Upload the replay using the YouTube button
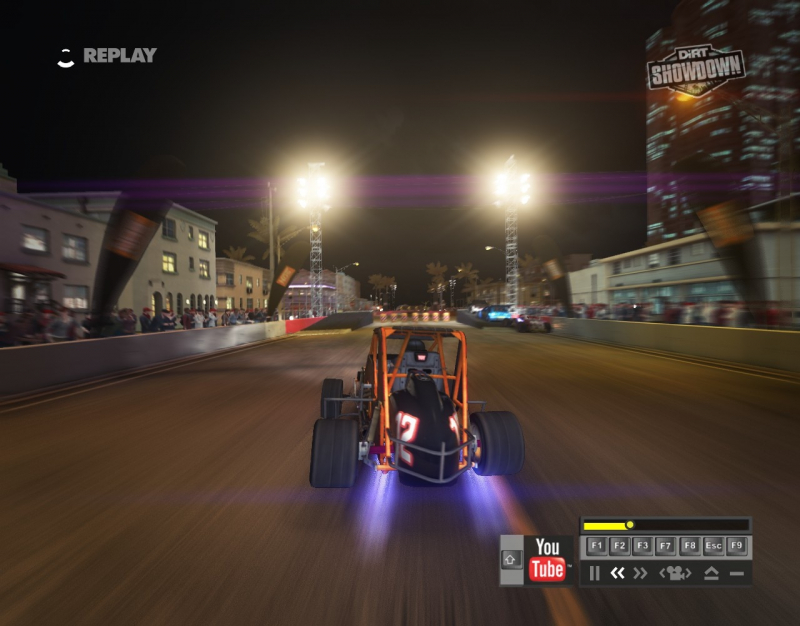 547,560
